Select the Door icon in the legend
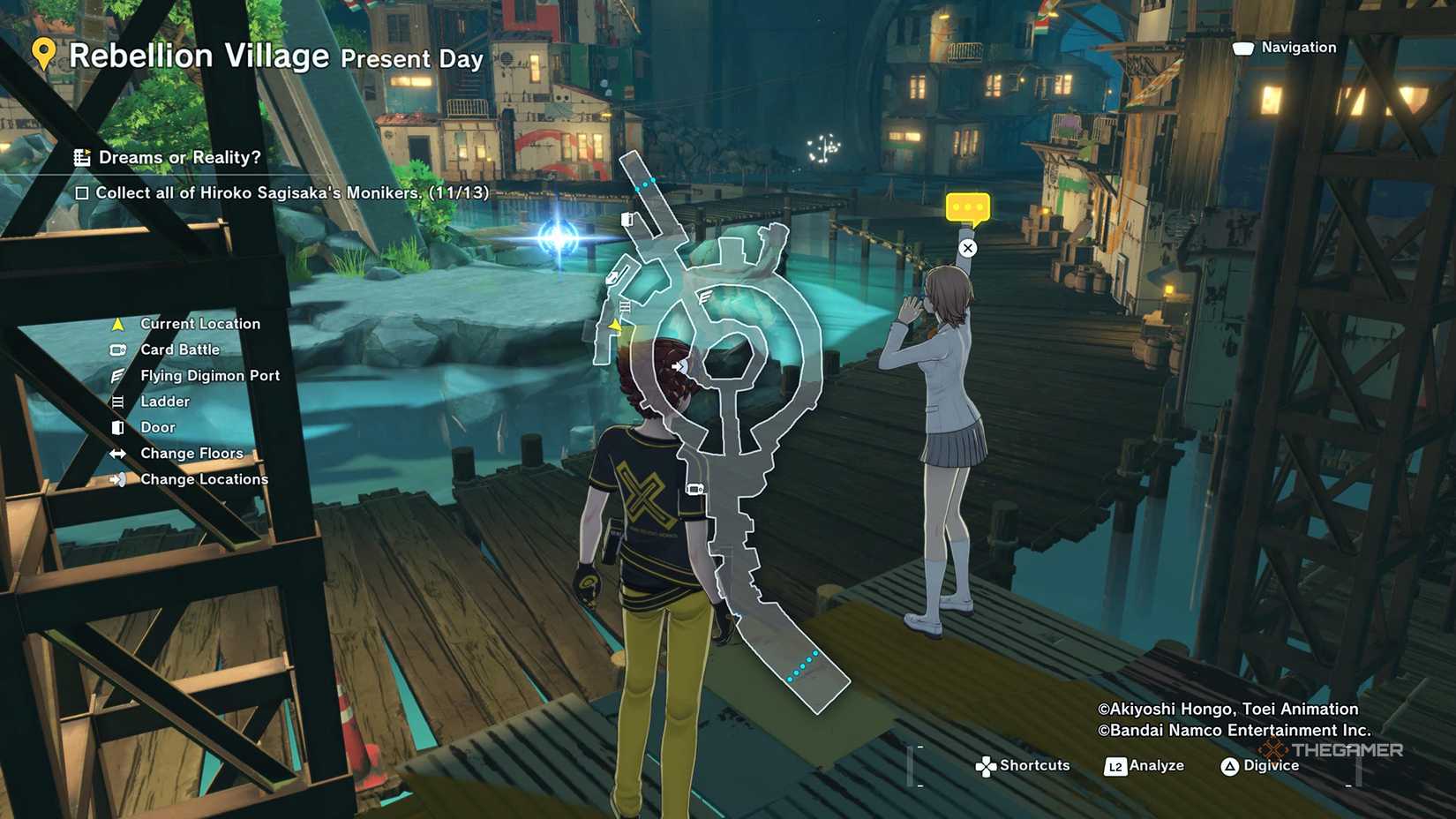This screenshot has width=1456, height=819. [117, 427]
